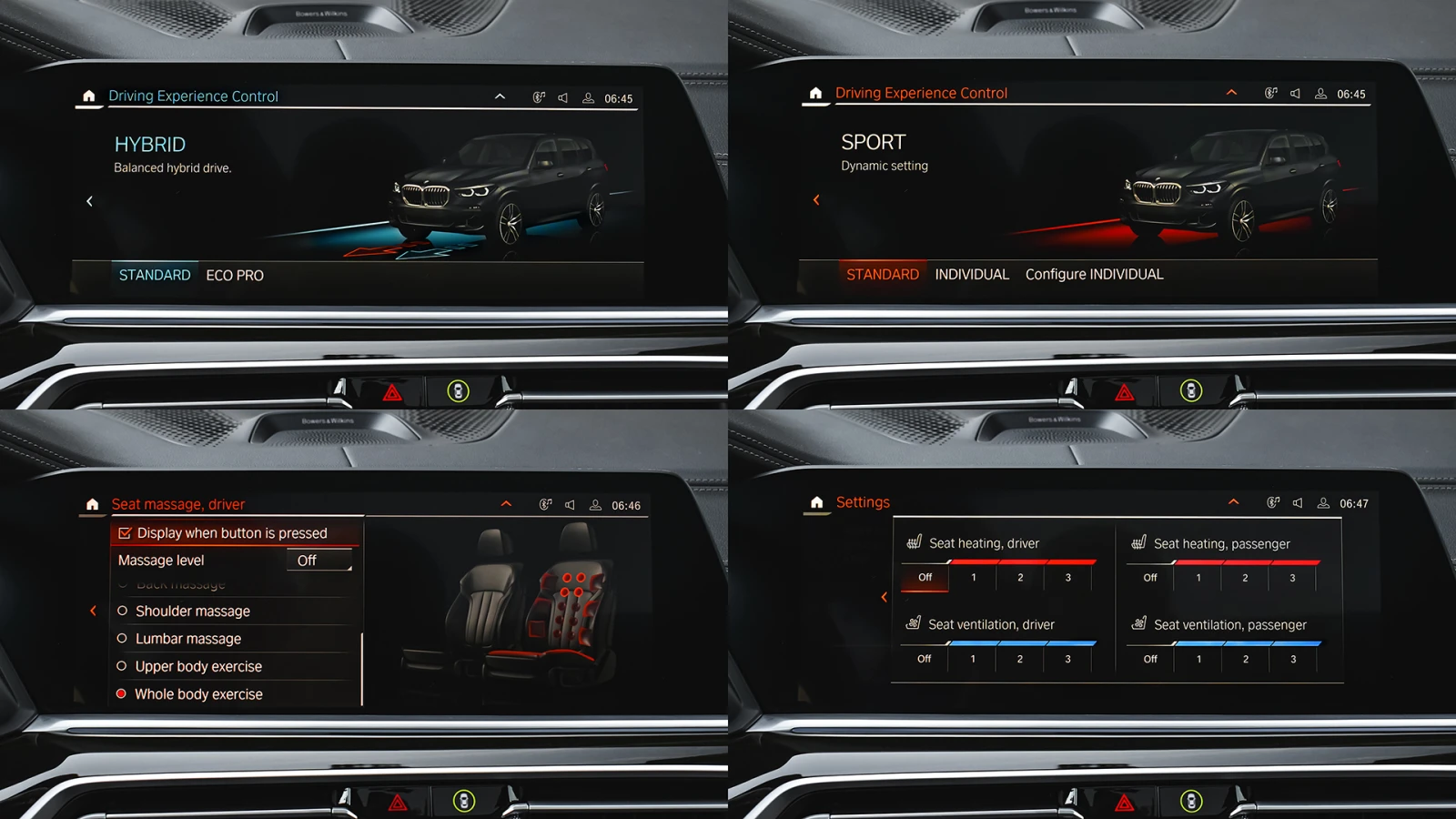Select Lumbar massage program

(x=187, y=639)
